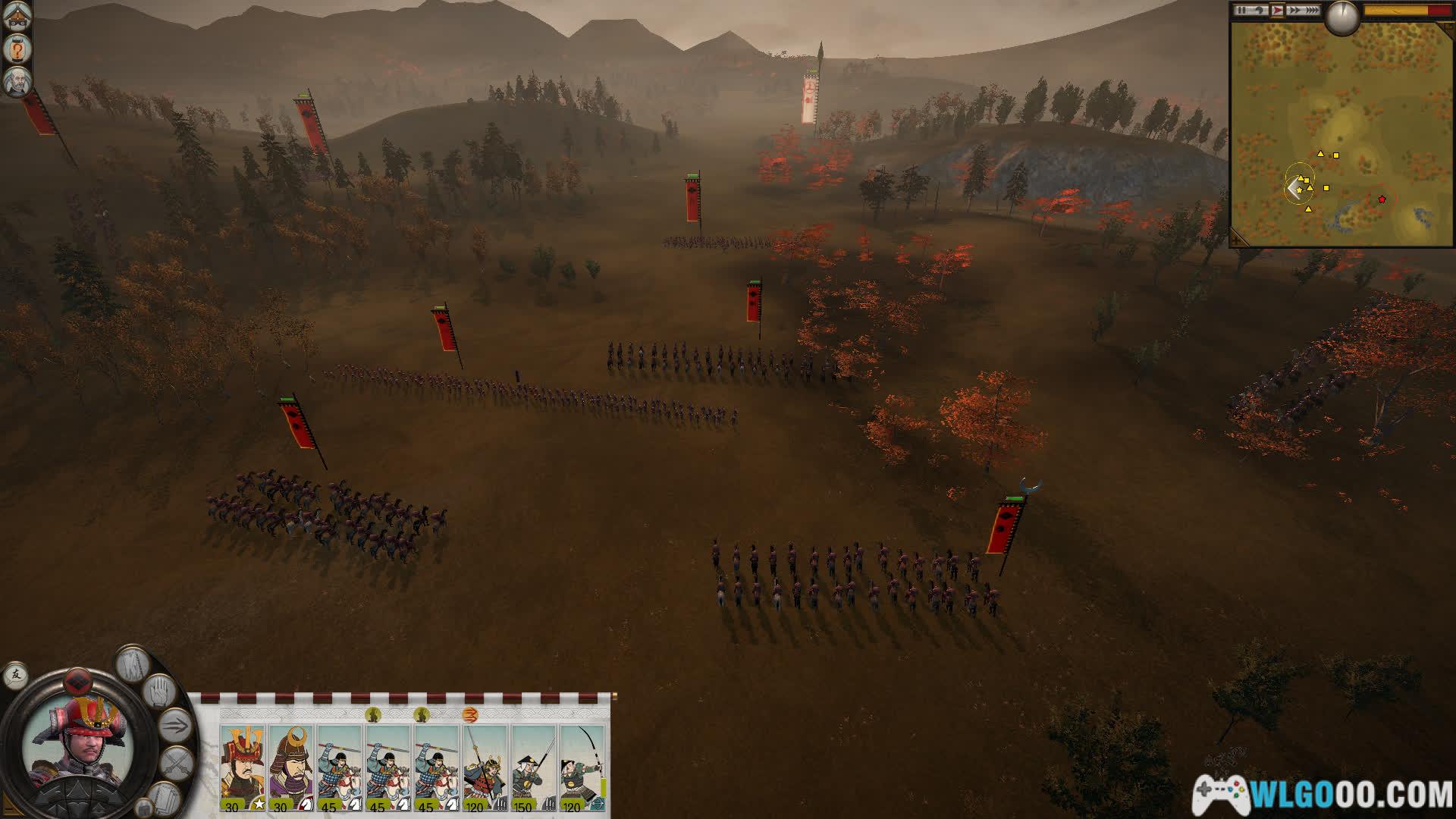Image resolution: width=1456 pixels, height=819 pixels.
Task: Select the yari samurai unit card
Action: (x=485, y=767)
